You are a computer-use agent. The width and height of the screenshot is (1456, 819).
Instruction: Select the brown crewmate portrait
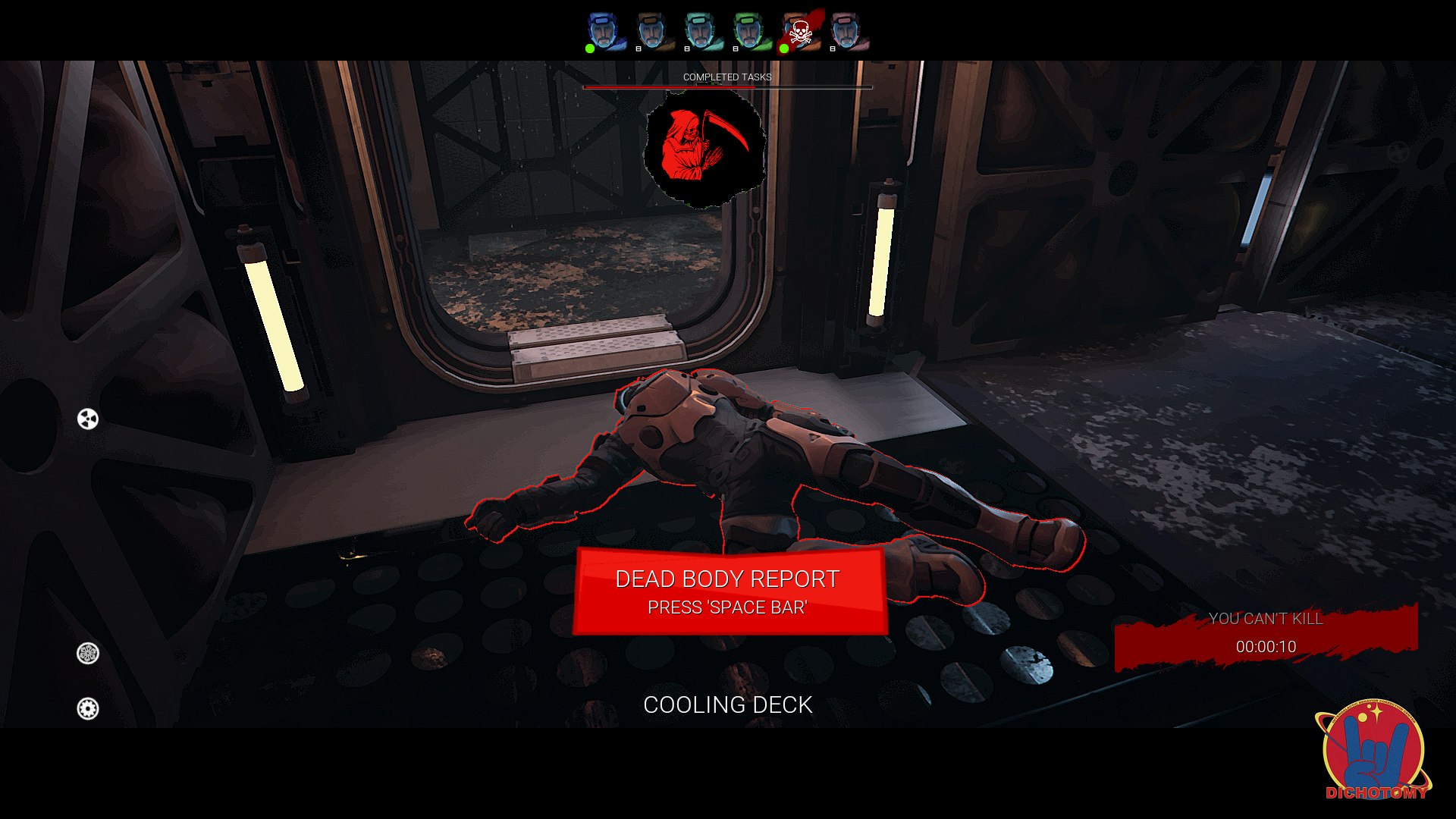653,32
